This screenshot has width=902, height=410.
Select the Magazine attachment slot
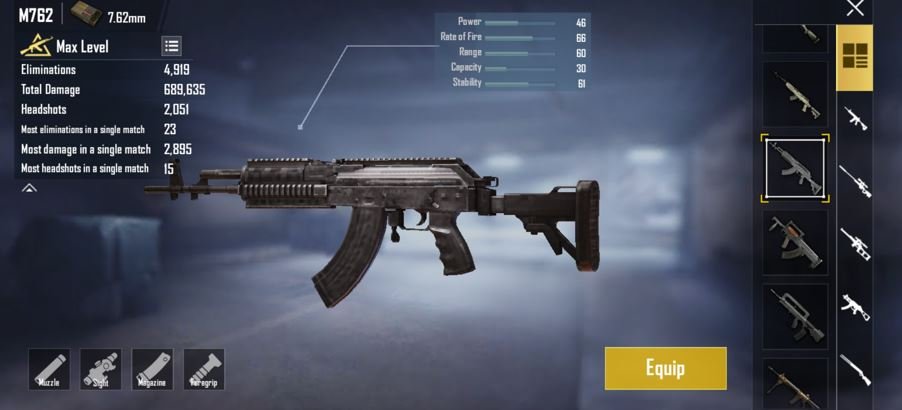(152, 369)
